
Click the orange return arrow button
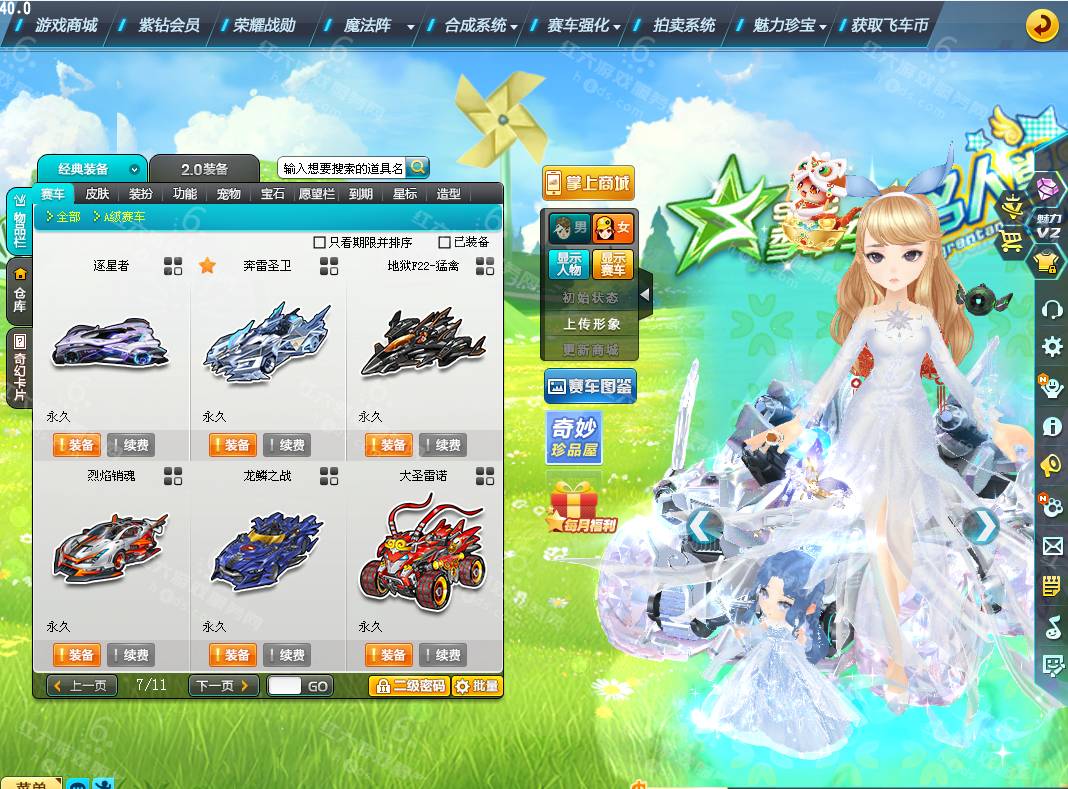coord(1042,25)
